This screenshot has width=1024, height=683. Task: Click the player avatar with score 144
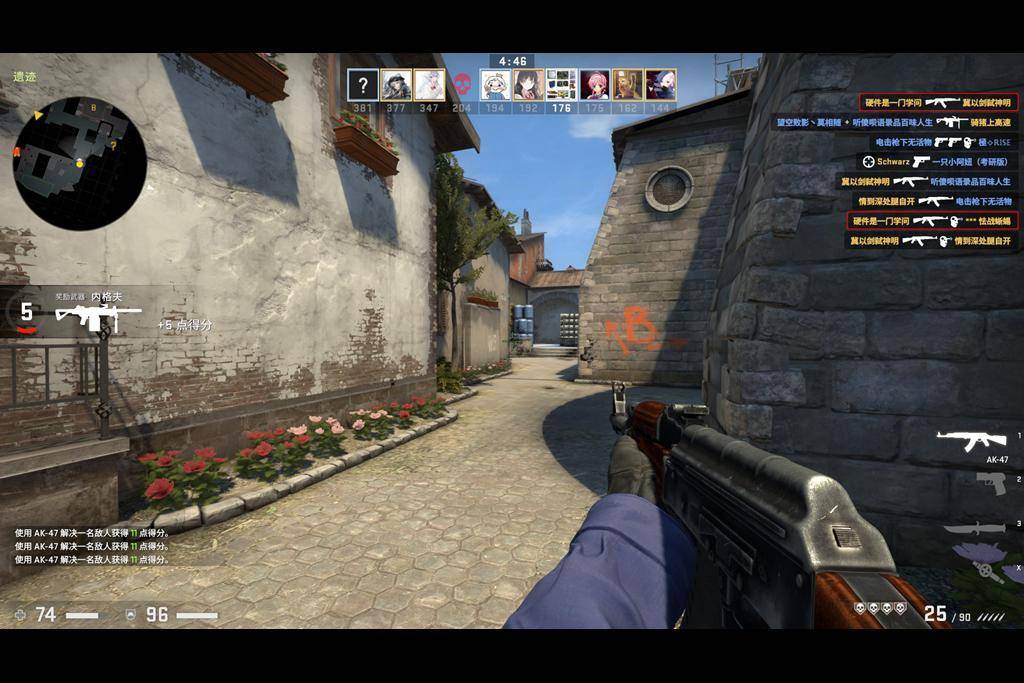coord(661,84)
